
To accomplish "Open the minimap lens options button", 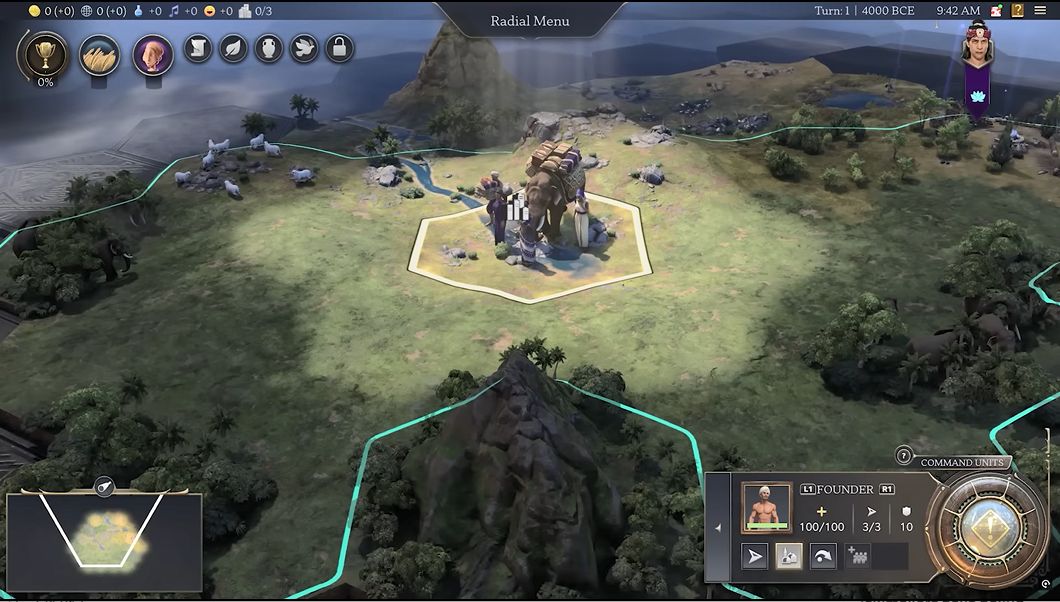I will (103, 487).
